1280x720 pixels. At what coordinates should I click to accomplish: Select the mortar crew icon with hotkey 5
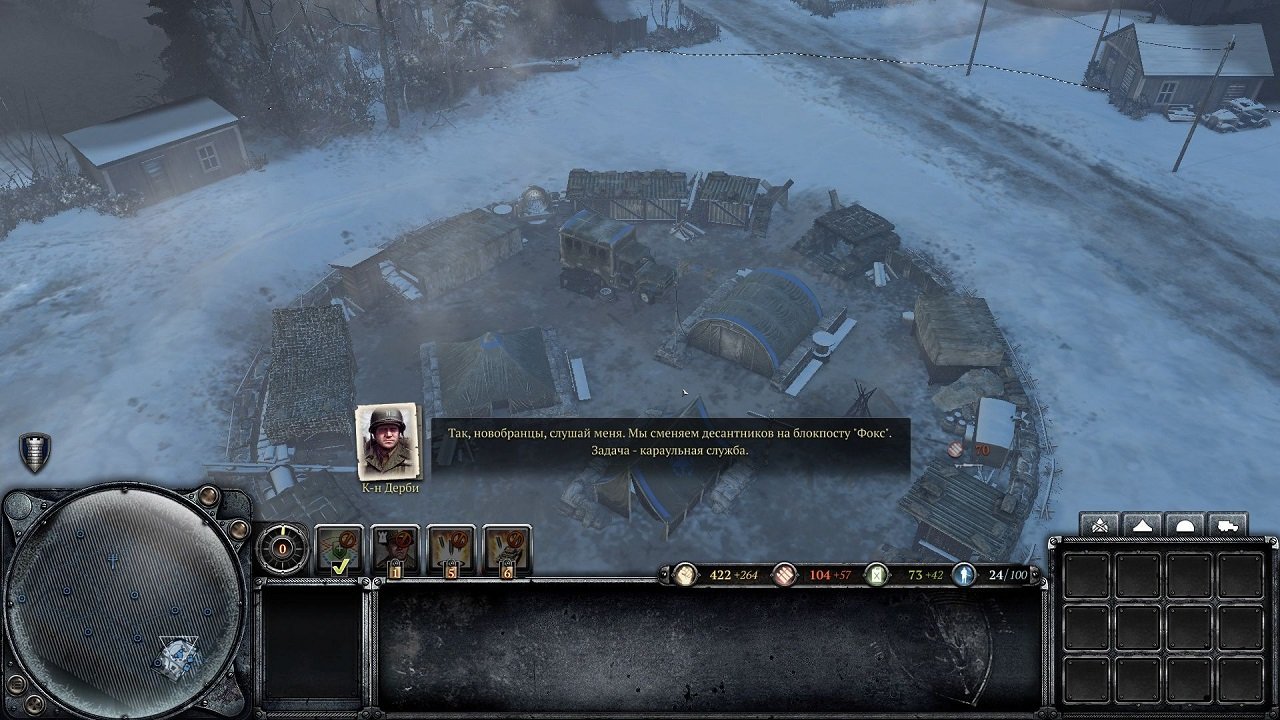click(x=454, y=548)
